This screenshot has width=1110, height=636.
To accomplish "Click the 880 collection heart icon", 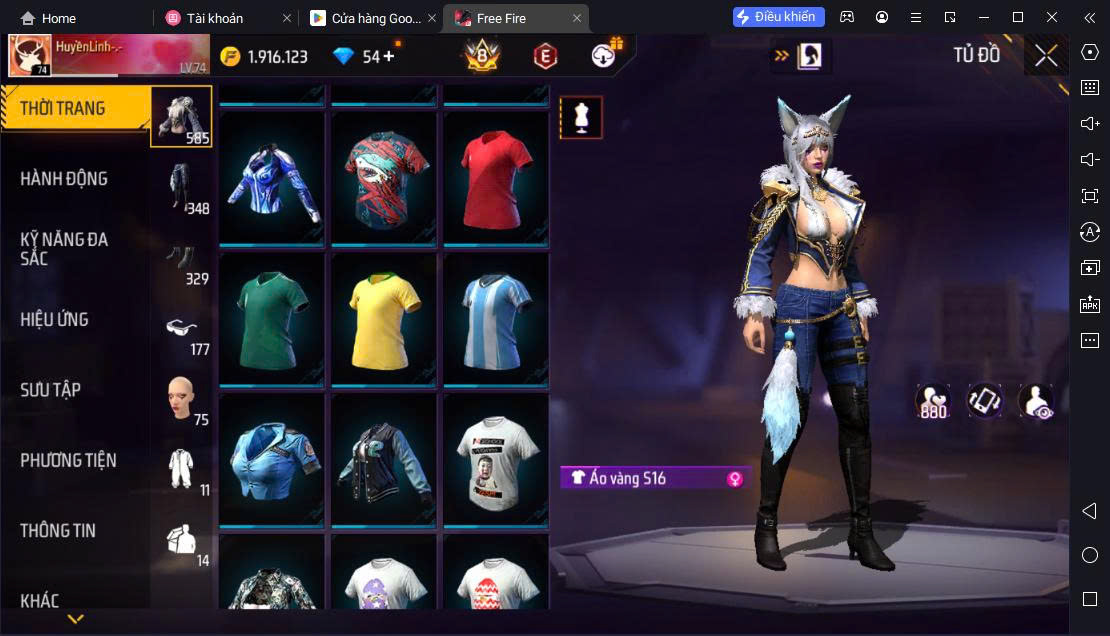I will [933, 401].
